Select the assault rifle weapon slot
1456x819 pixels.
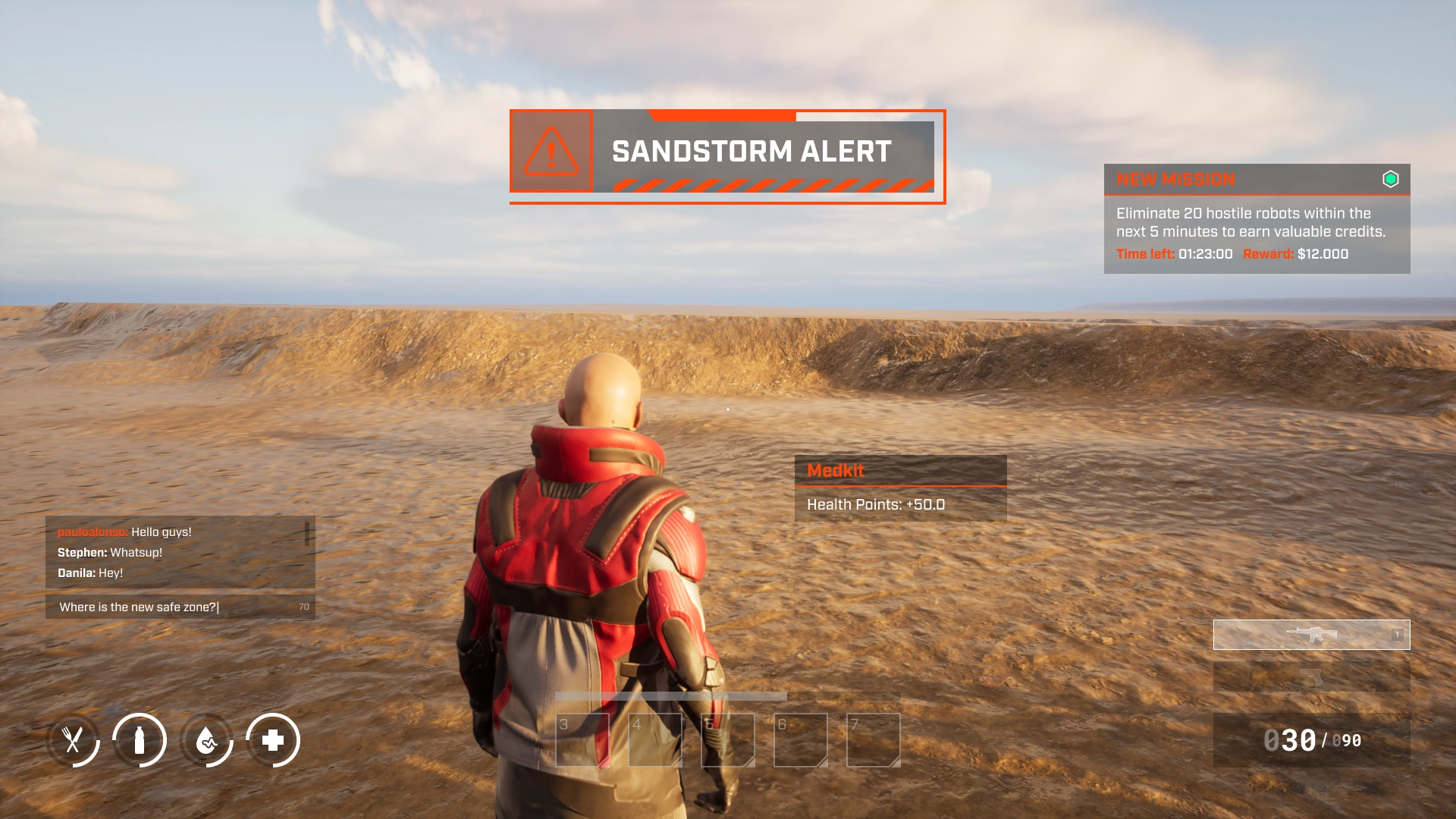[x=1311, y=635]
